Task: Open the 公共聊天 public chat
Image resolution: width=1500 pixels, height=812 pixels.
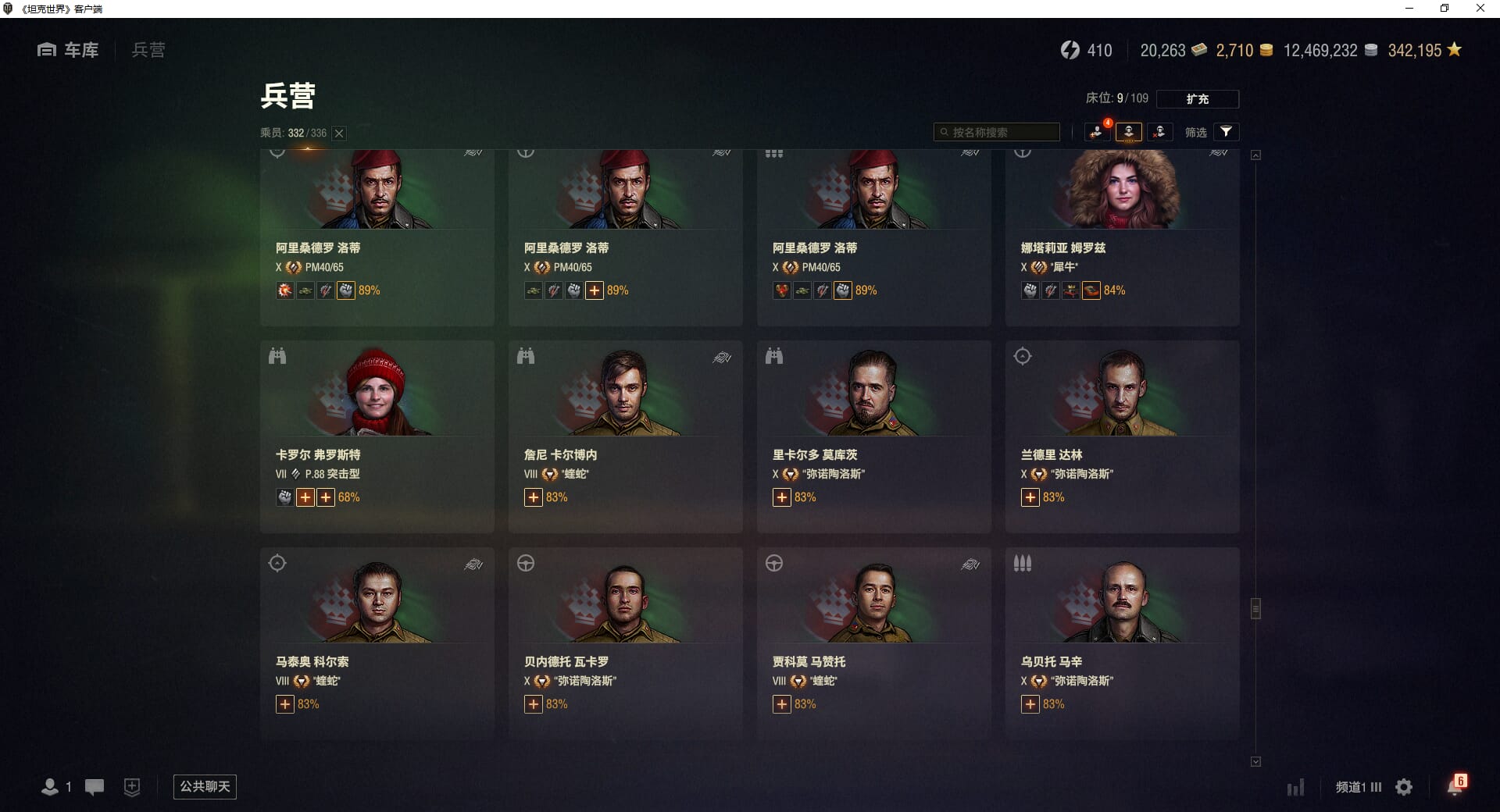Action: [205, 786]
